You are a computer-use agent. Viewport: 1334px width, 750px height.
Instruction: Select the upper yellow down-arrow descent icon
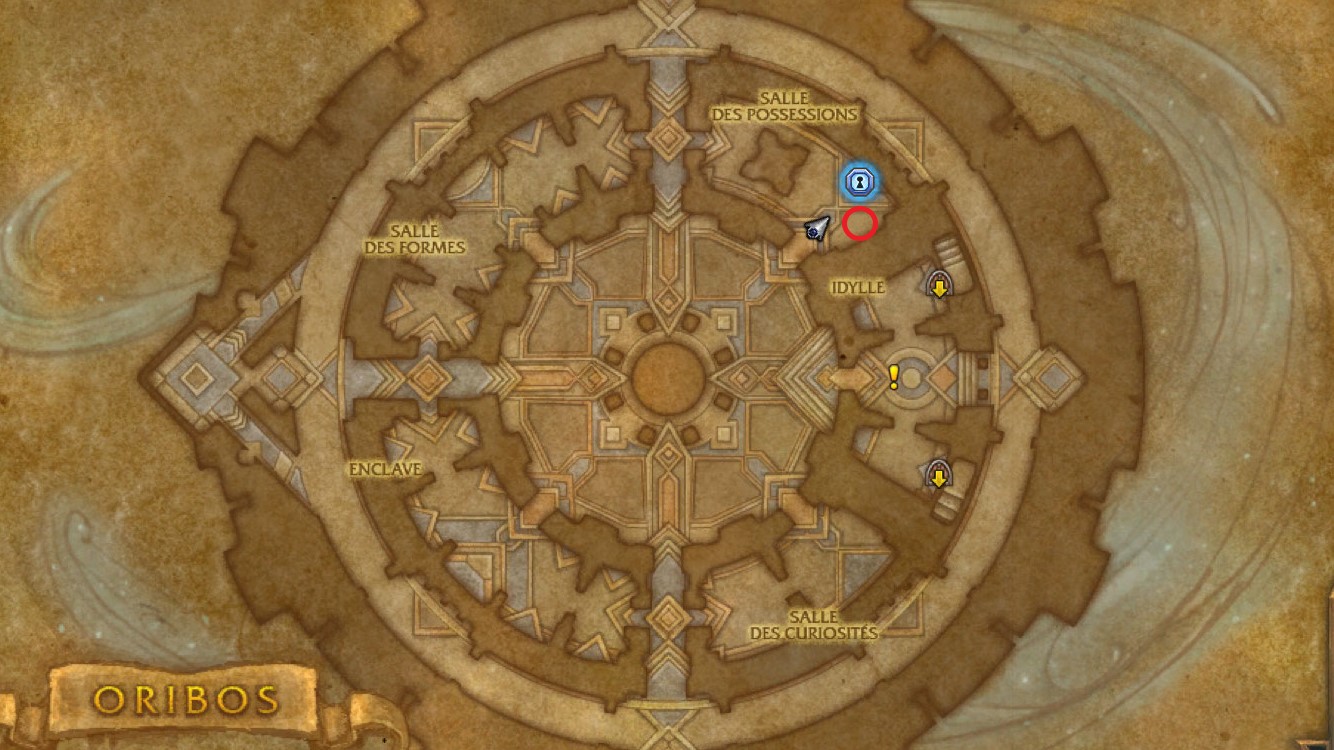click(x=938, y=287)
